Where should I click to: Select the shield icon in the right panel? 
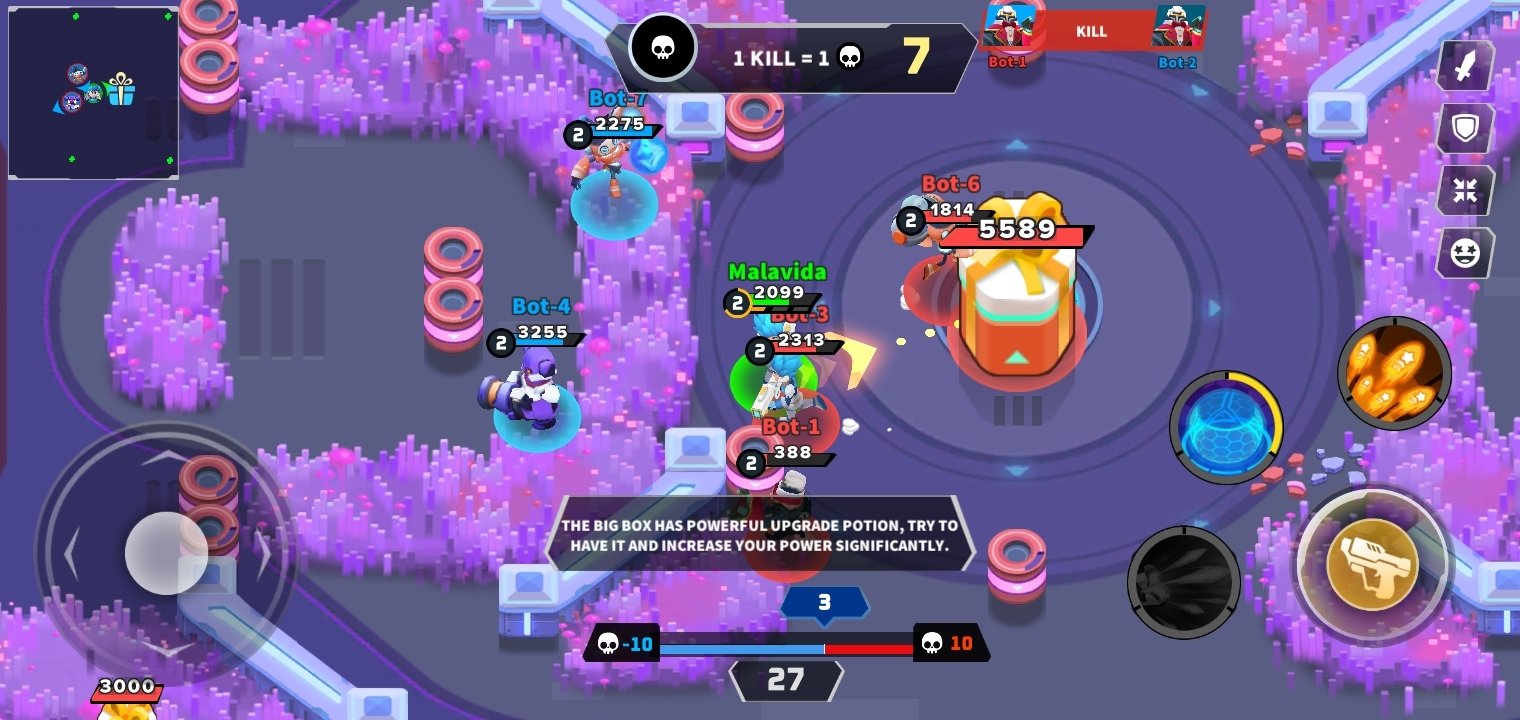[x=1464, y=129]
